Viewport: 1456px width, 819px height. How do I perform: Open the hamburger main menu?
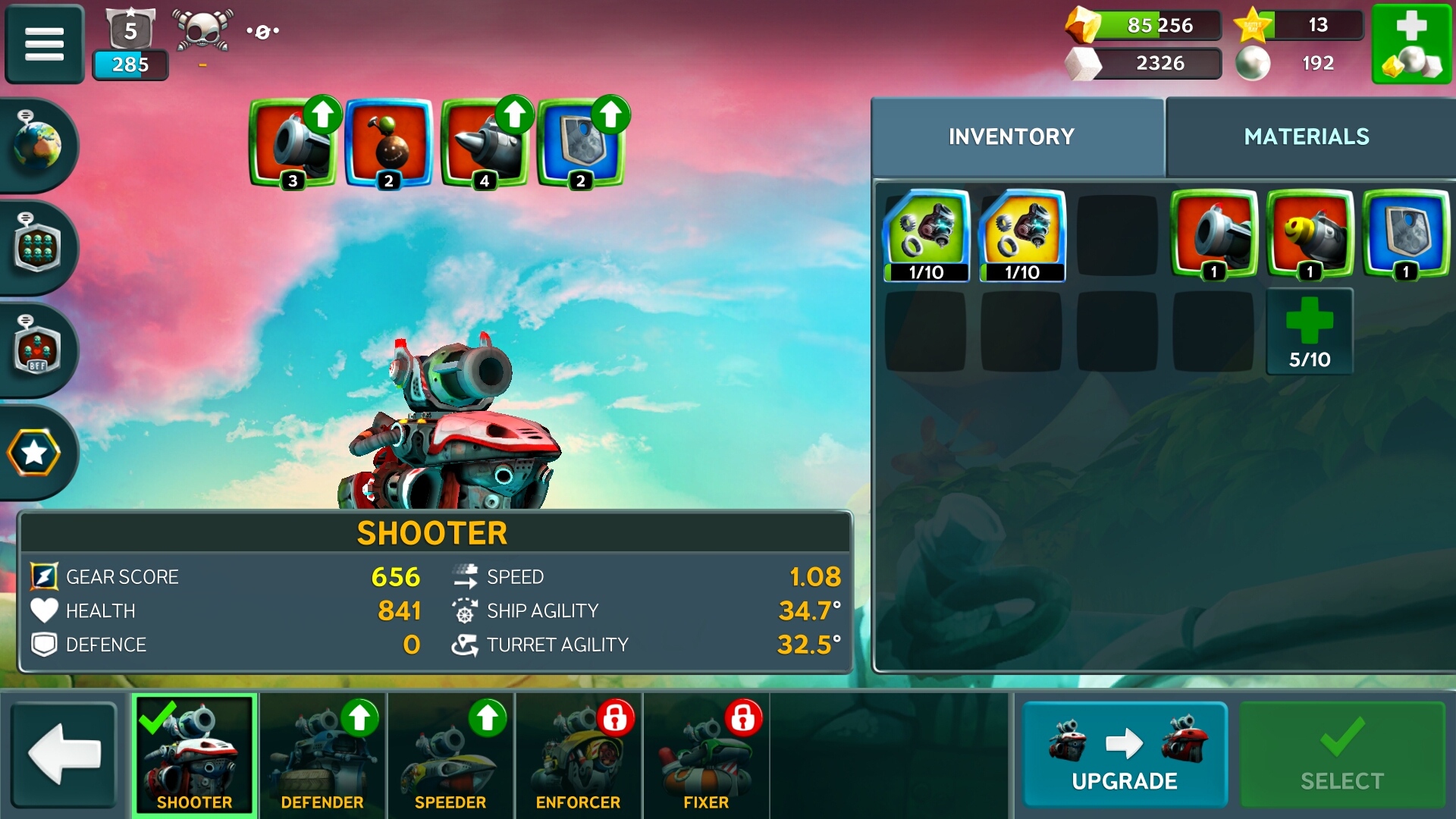coord(44,43)
